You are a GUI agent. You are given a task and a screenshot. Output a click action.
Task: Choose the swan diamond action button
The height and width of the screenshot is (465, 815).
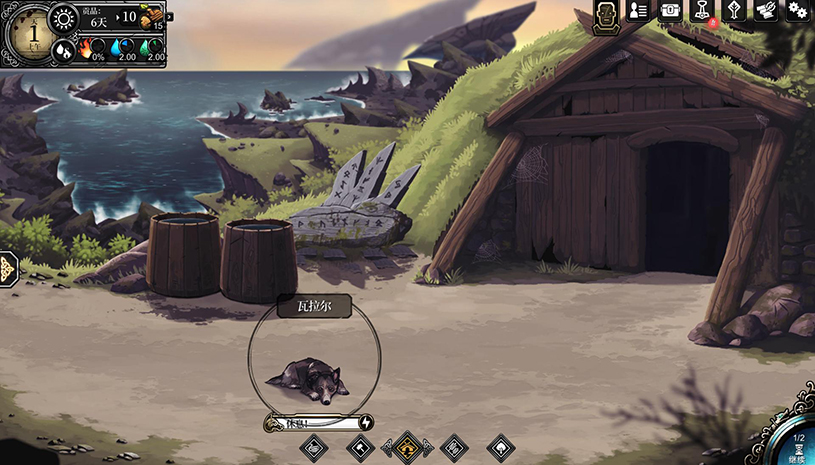pyautogui.click(x=313, y=446)
